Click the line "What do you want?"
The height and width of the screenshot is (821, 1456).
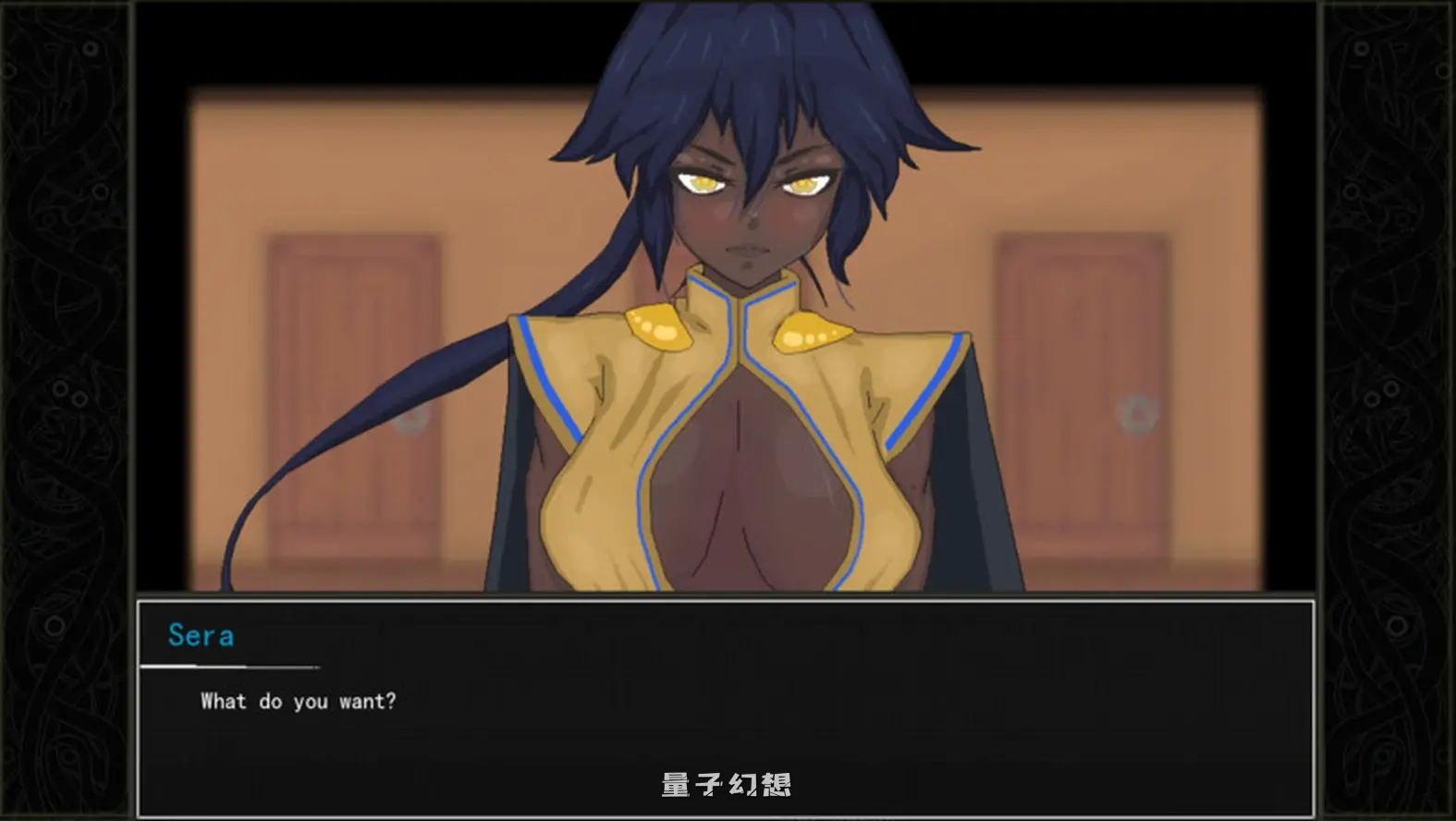296,701
